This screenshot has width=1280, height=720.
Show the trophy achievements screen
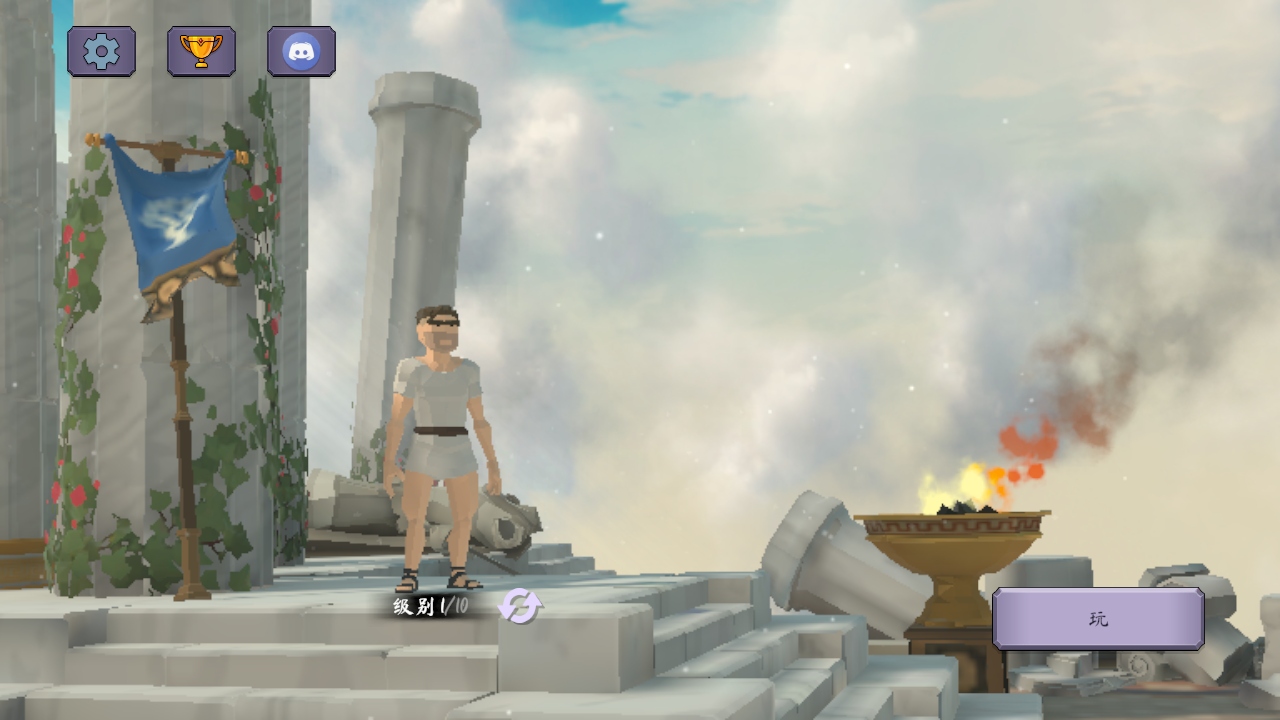(201, 51)
